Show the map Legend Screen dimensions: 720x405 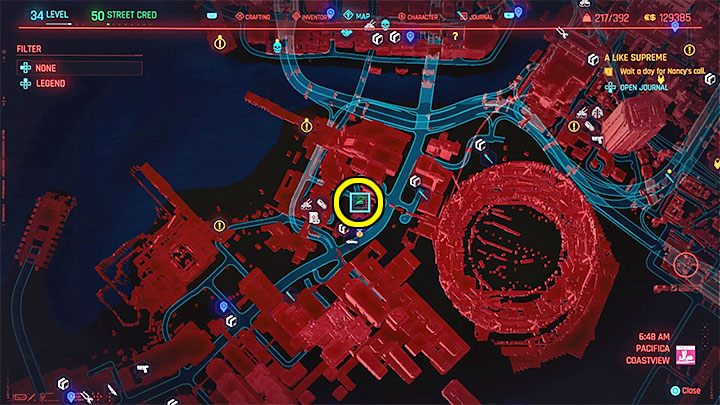tap(50, 83)
